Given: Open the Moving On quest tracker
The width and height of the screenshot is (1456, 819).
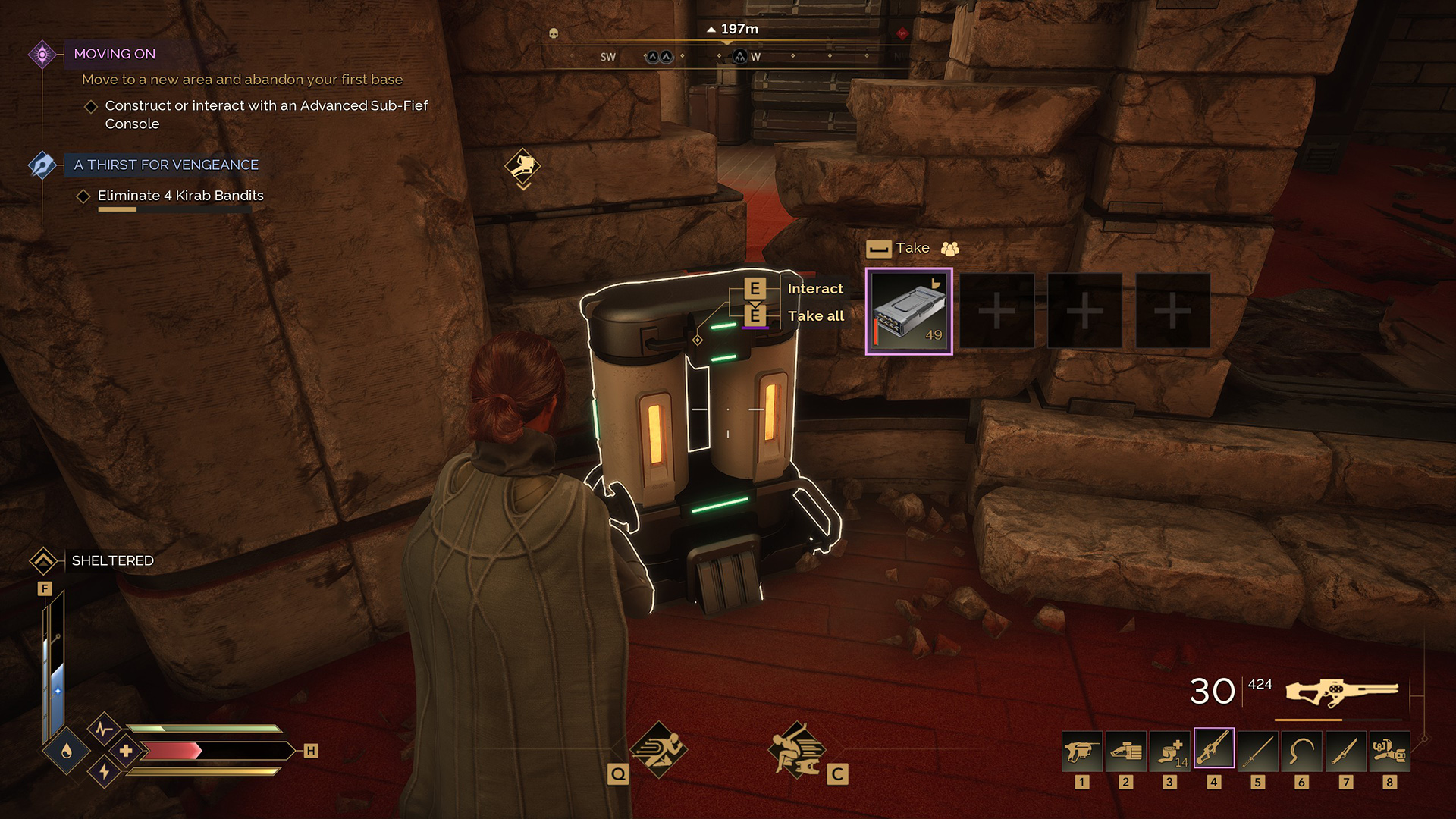Looking at the screenshot, I should (115, 54).
